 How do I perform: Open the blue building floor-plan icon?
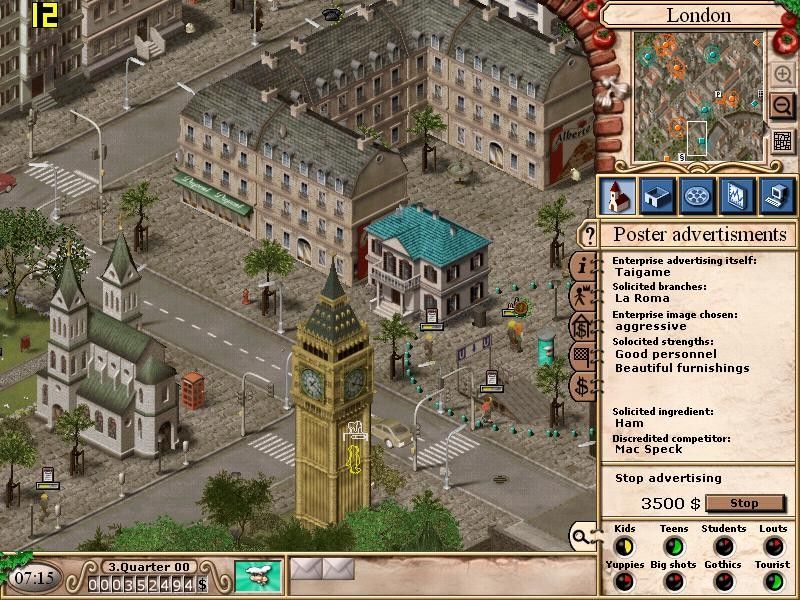[656, 196]
